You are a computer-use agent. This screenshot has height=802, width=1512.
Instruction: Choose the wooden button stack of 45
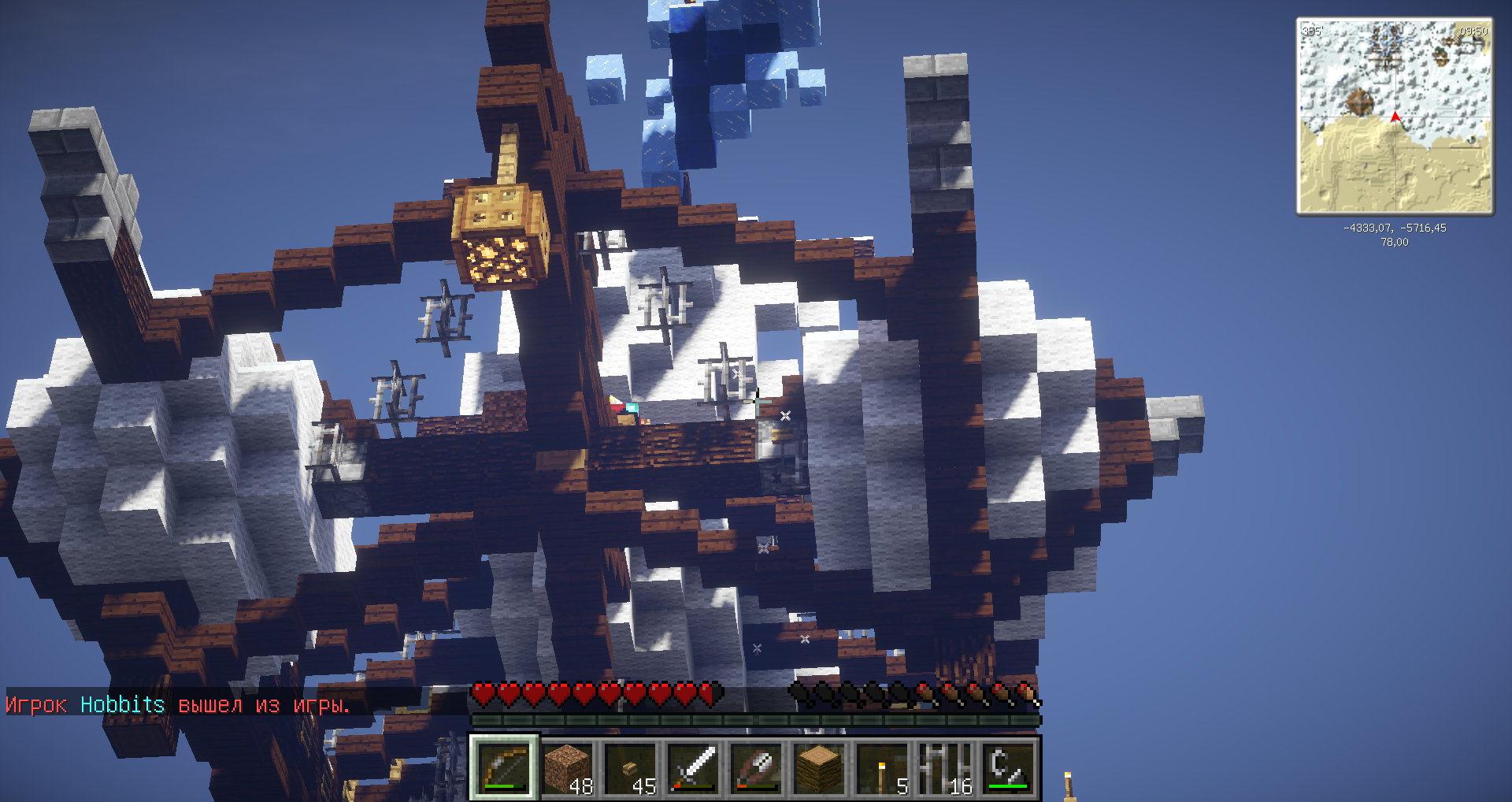coord(630,768)
